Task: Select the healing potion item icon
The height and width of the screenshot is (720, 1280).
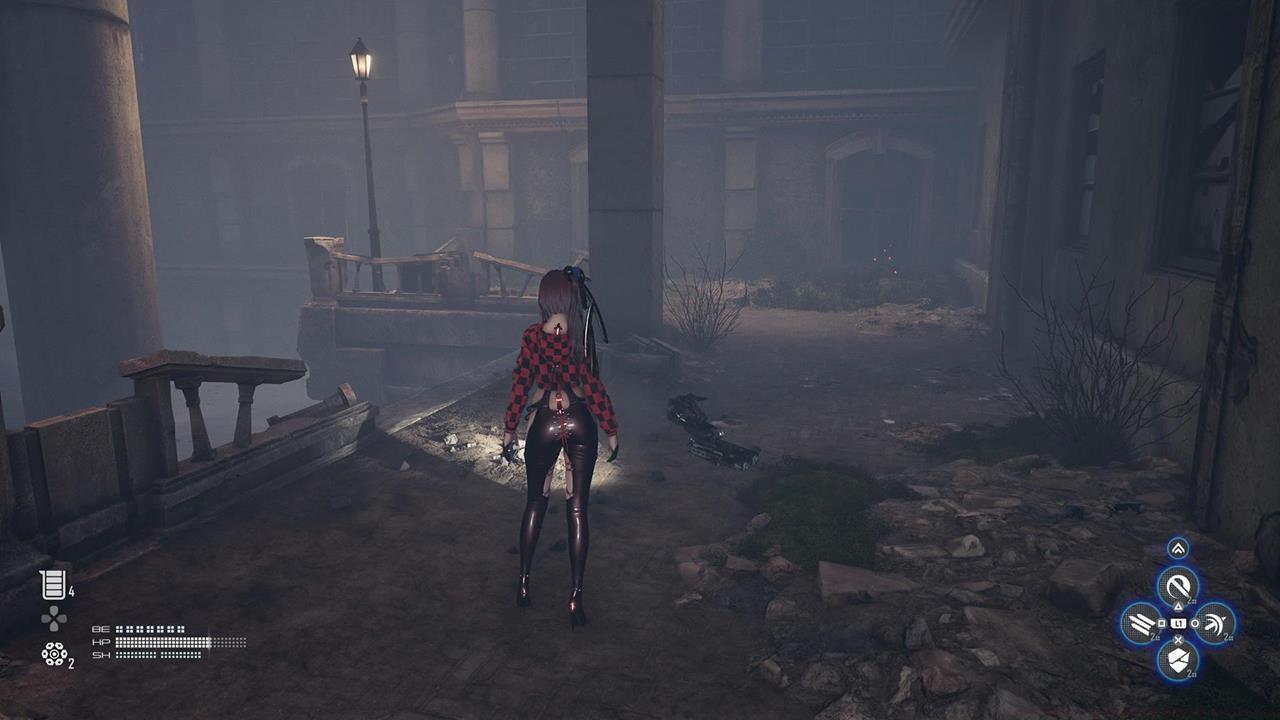Action: point(54,582)
